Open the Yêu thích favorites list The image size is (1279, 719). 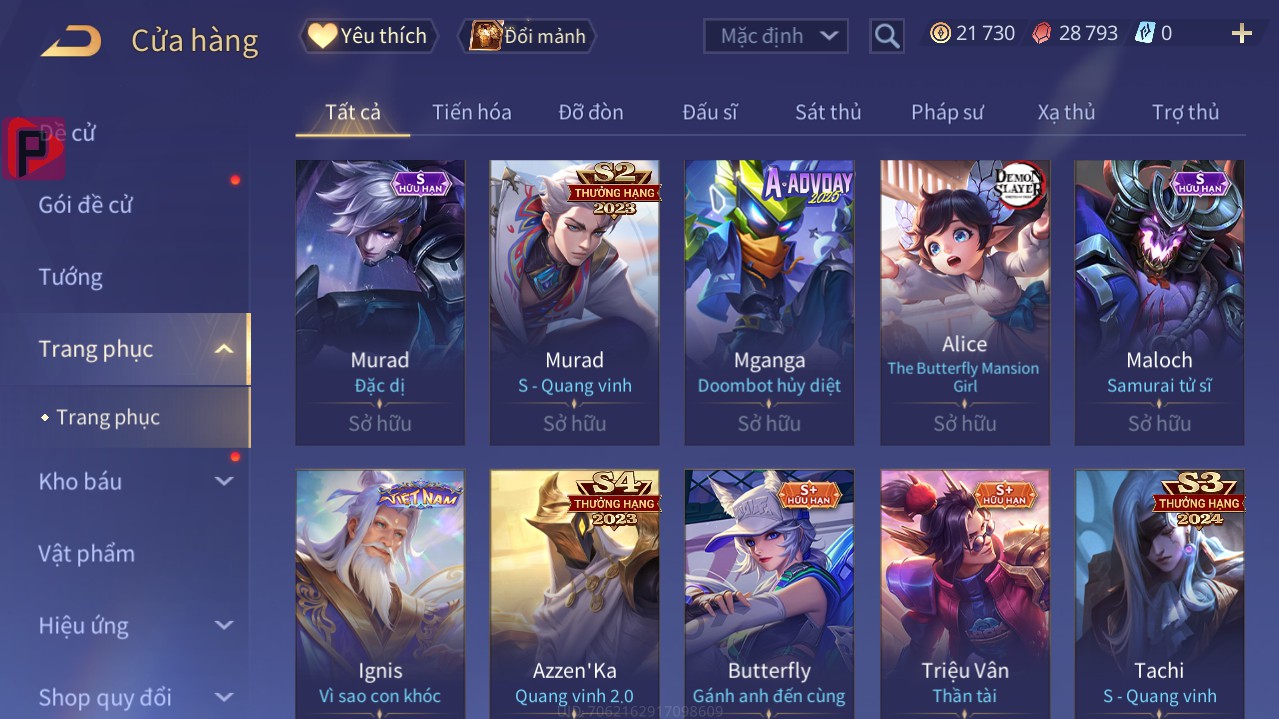[369, 36]
